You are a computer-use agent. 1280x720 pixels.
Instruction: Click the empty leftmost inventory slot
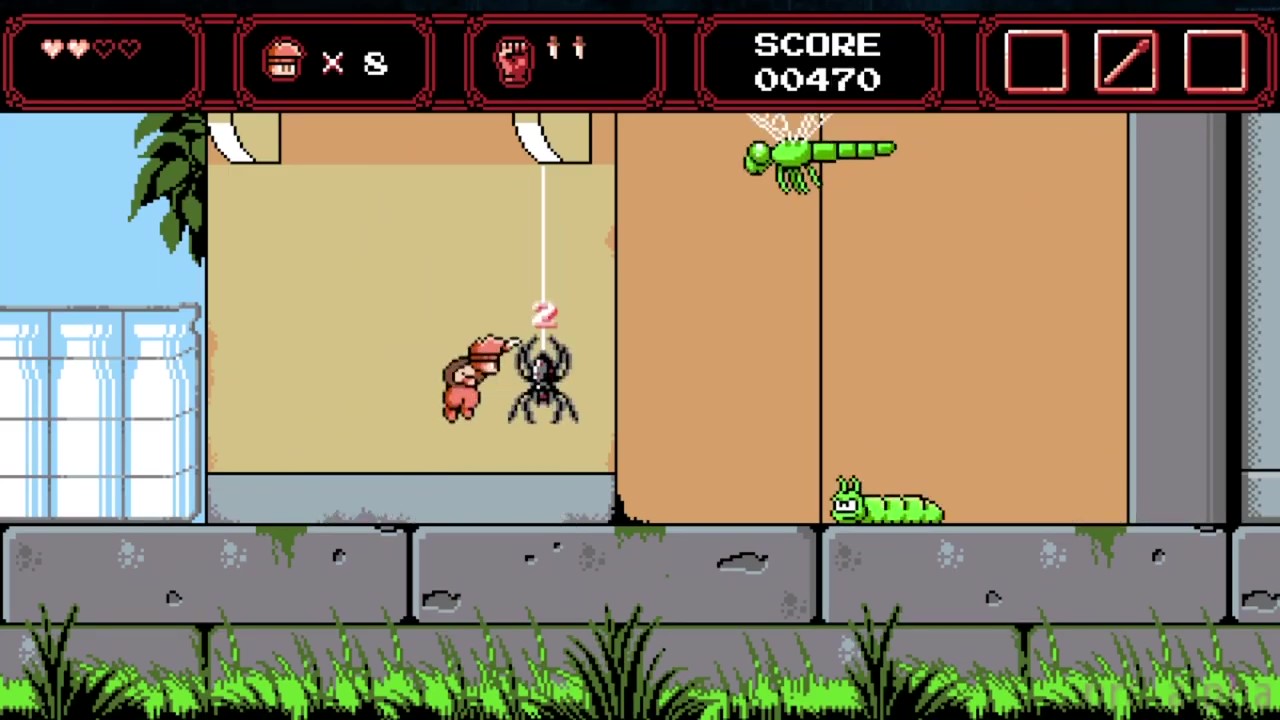click(1035, 62)
